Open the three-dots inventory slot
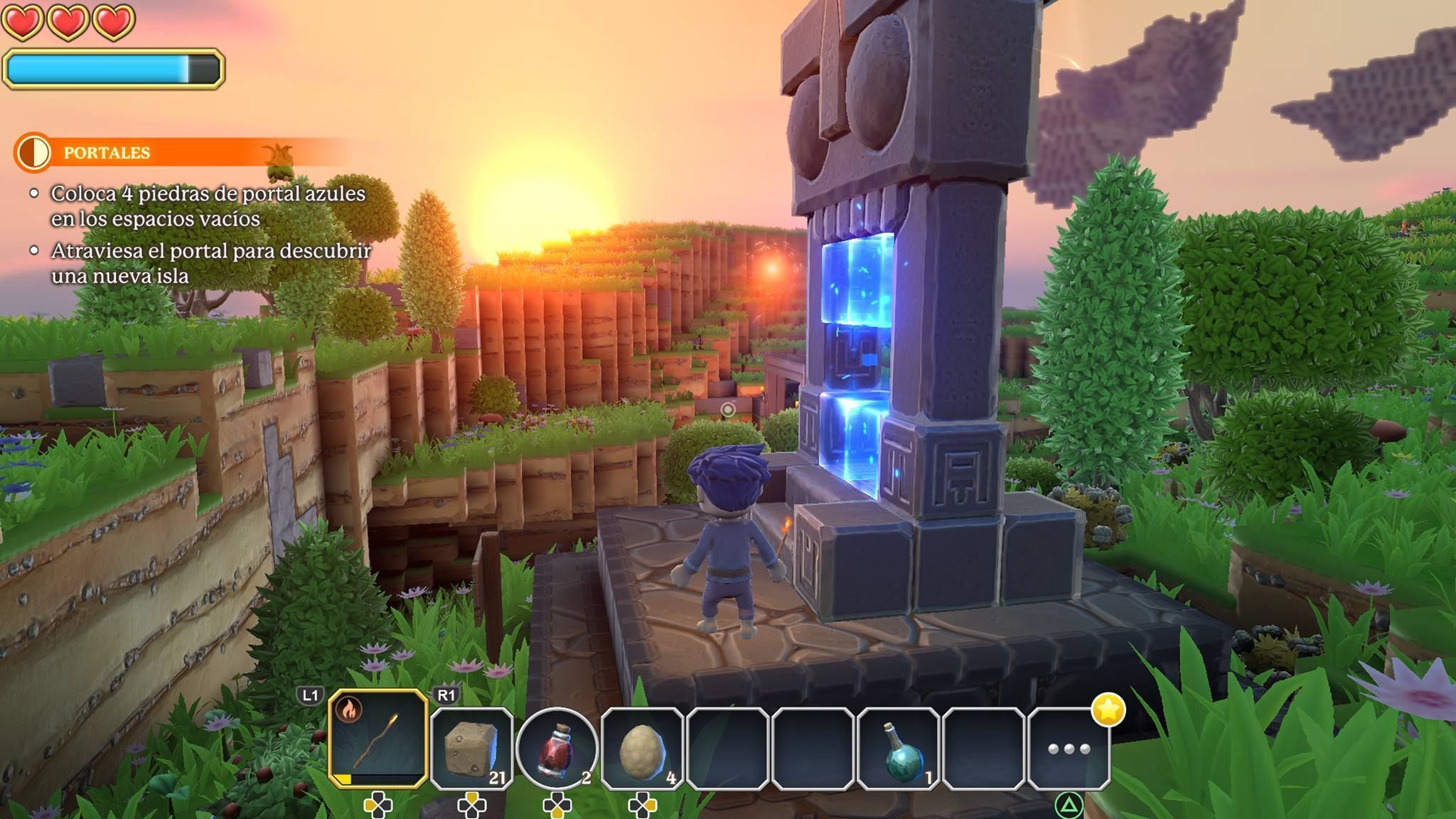This screenshot has width=1456, height=819. point(1069,749)
